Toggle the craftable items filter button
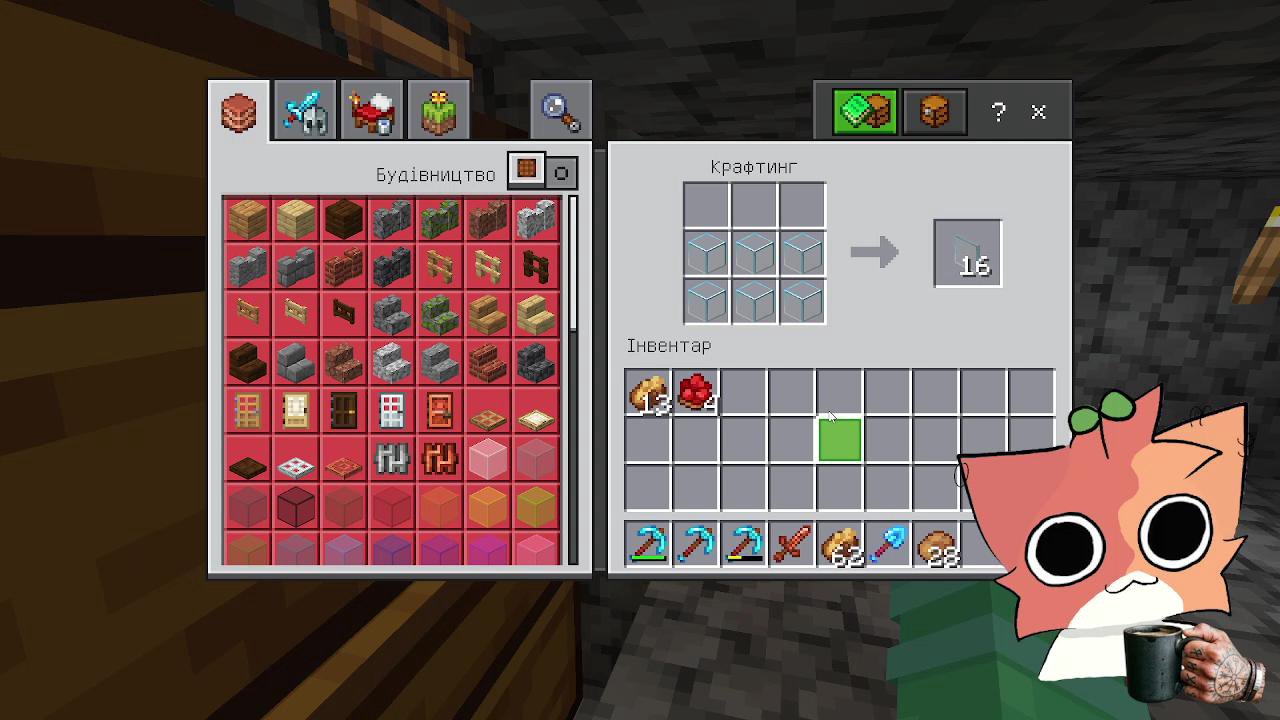 pos(526,172)
